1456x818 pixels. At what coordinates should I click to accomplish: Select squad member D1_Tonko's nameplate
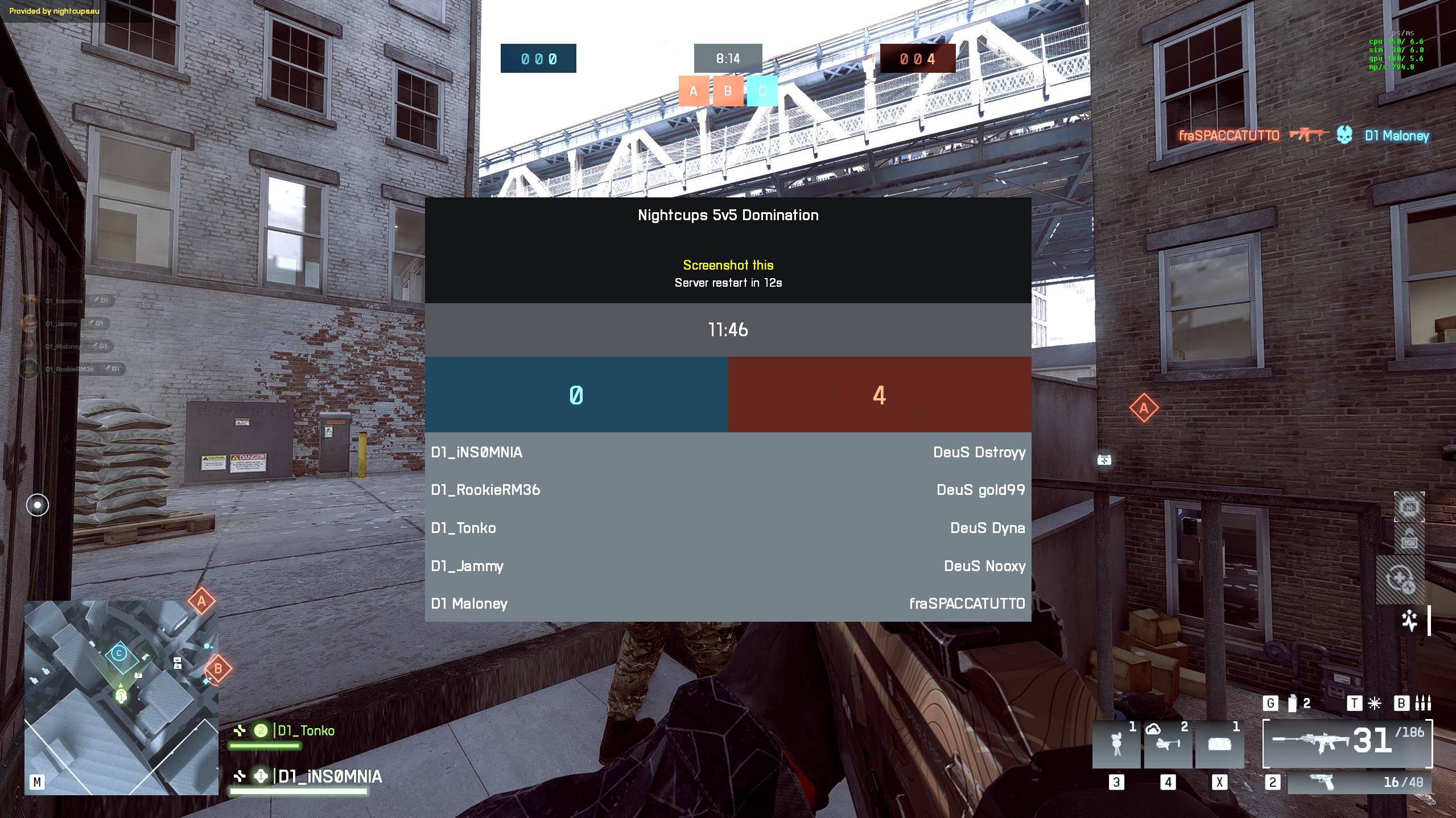[x=306, y=731]
